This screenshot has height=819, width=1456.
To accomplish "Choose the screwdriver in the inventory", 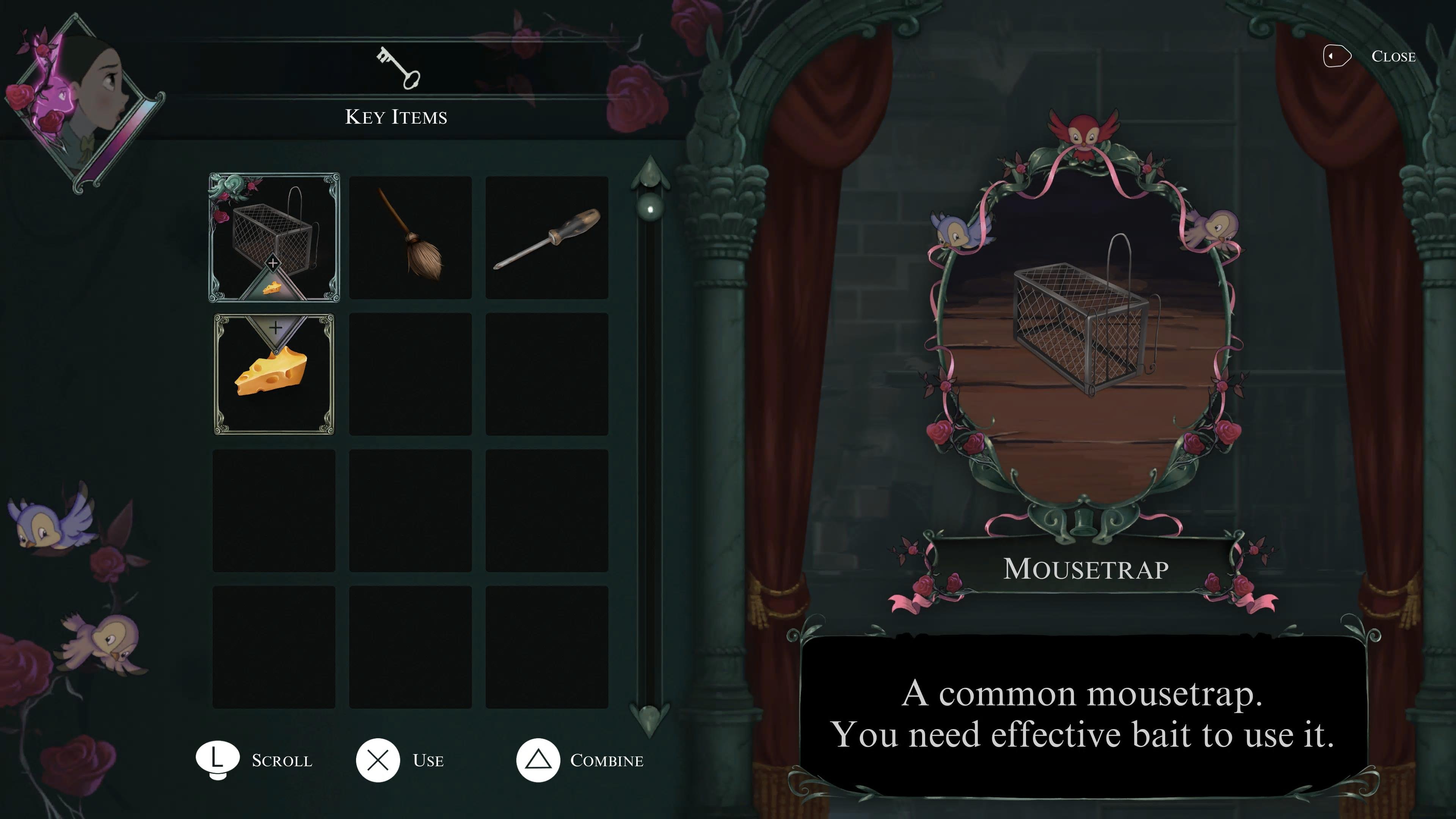I will (546, 237).
